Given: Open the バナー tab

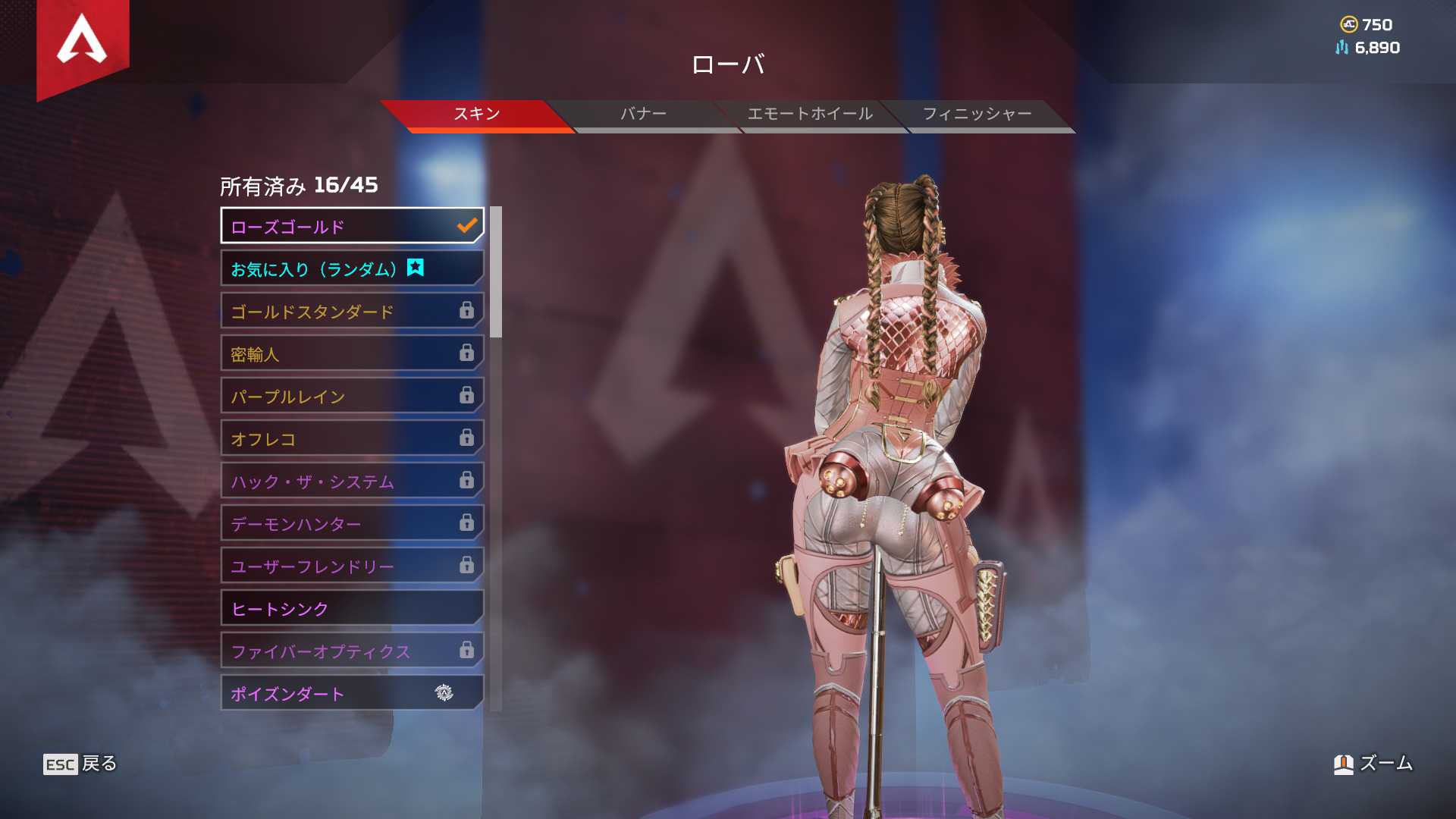Looking at the screenshot, I should tap(643, 115).
